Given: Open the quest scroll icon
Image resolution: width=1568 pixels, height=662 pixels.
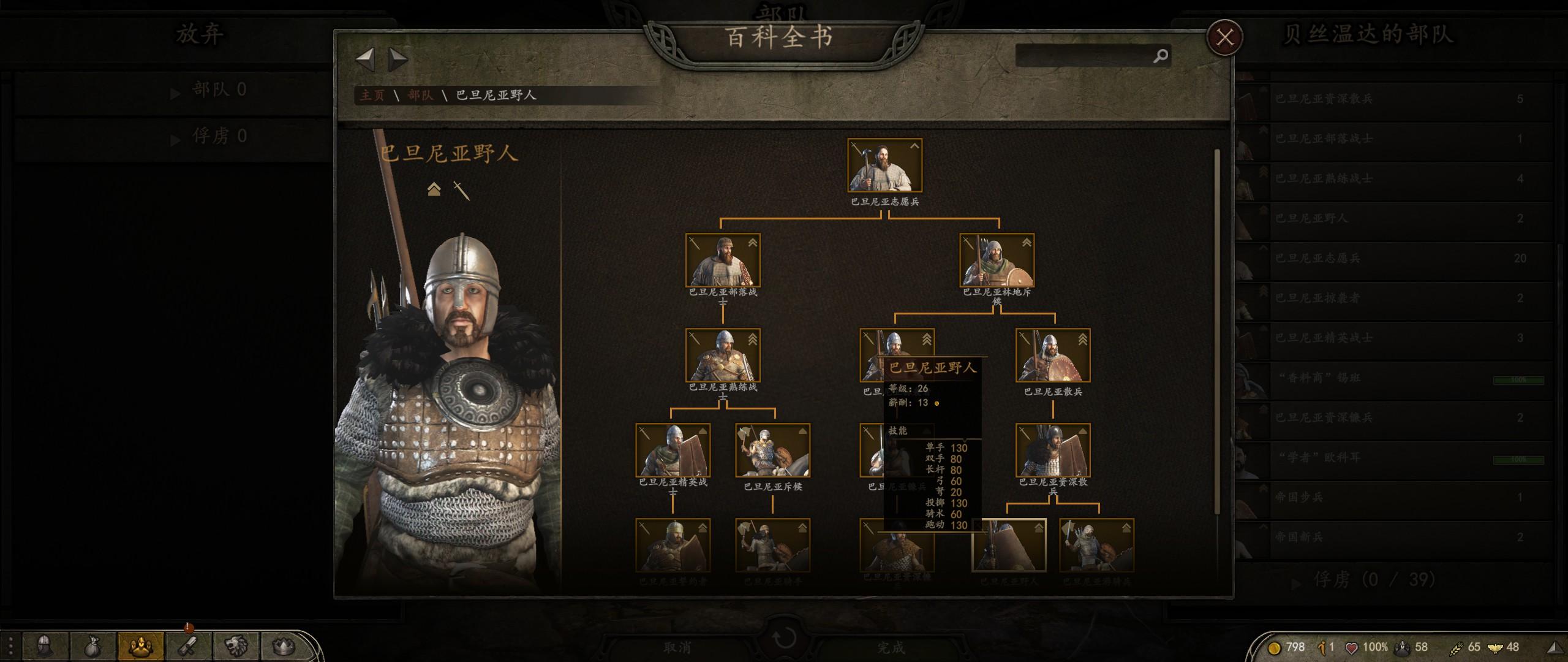Looking at the screenshot, I should tap(188, 646).
